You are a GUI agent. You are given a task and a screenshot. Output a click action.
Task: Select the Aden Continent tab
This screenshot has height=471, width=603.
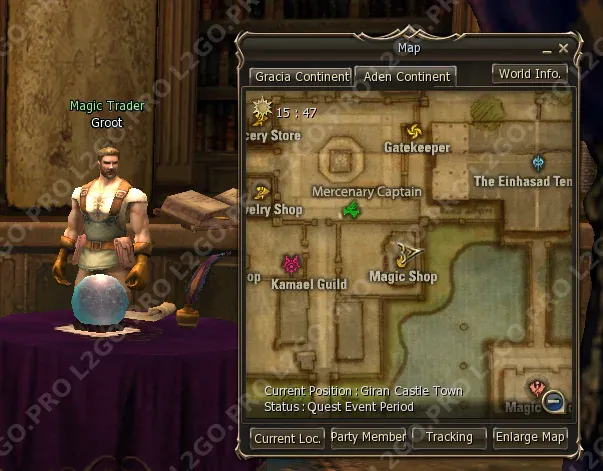(x=406, y=76)
